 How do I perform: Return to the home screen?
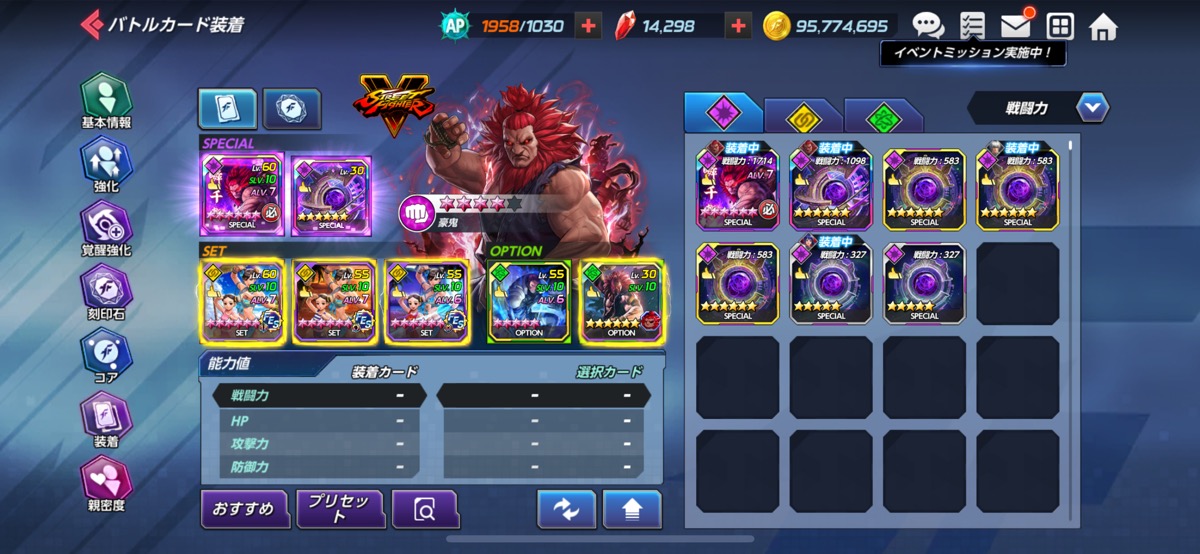point(1103,26)
